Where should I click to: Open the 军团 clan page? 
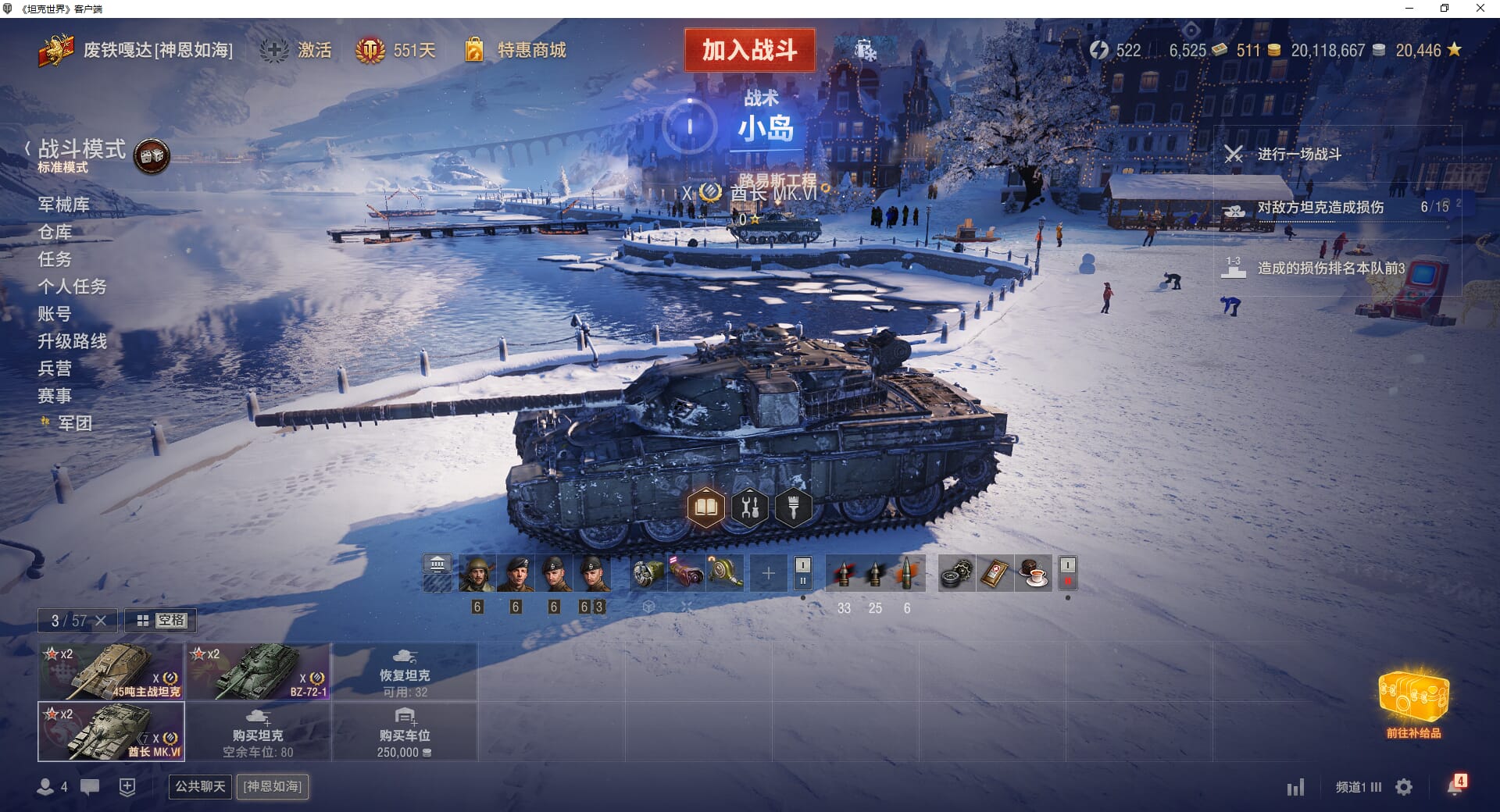coord(75,423)
